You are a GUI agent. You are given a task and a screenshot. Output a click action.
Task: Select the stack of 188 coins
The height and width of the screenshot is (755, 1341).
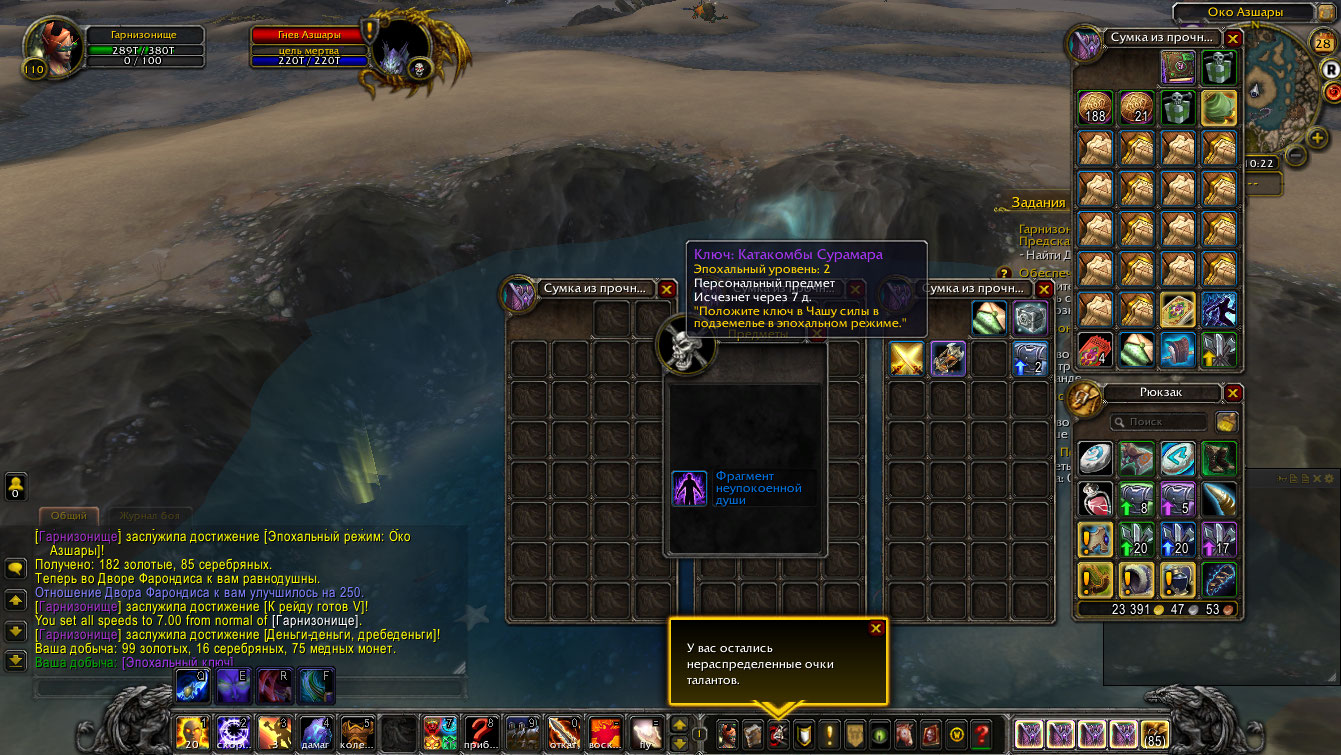point(1097,108)
